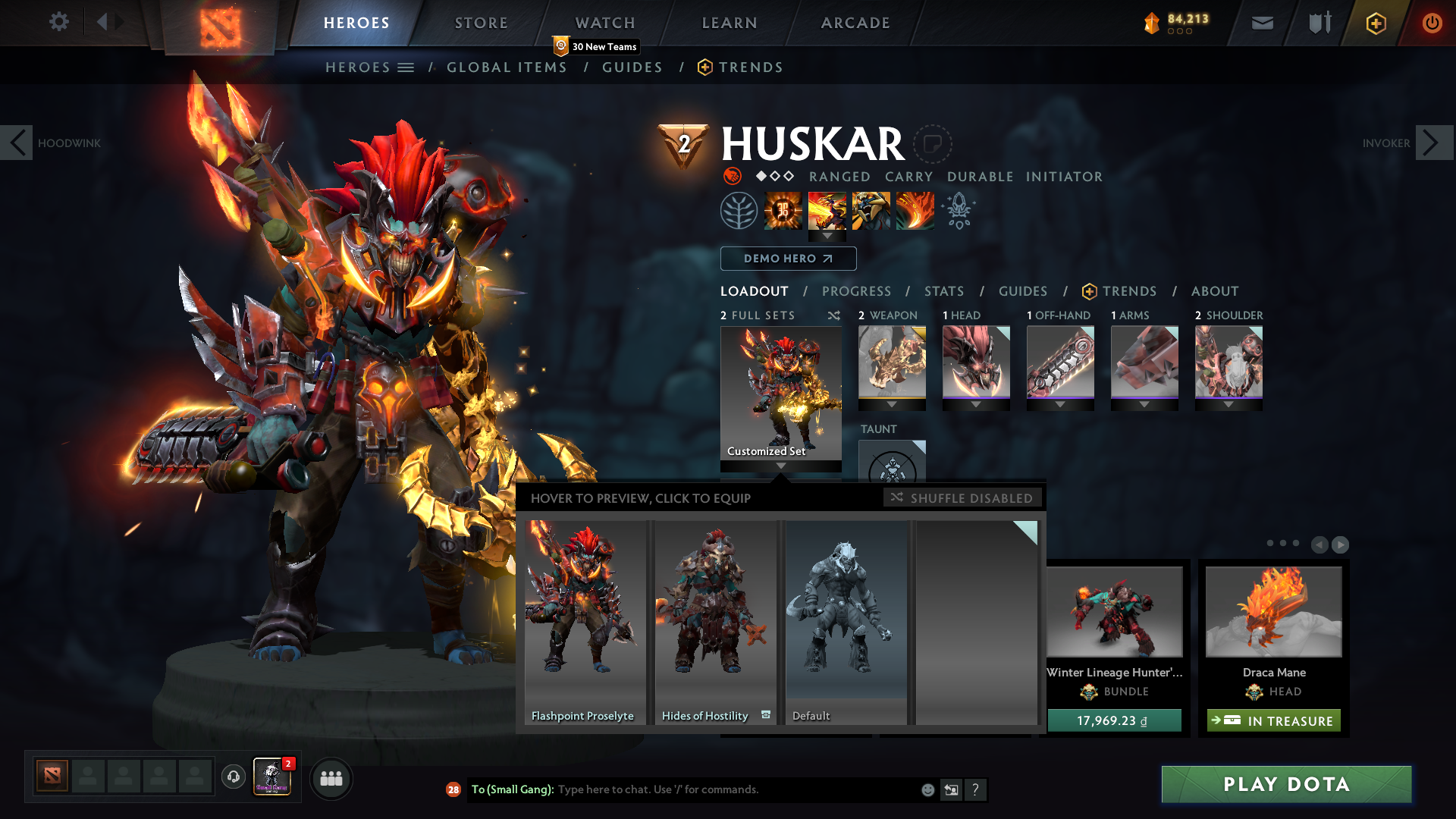Image resolution: width=1456 pixels, height=819 pixels.
Task: Go to previous hero Hoodwink
Action: coord(17,143)
